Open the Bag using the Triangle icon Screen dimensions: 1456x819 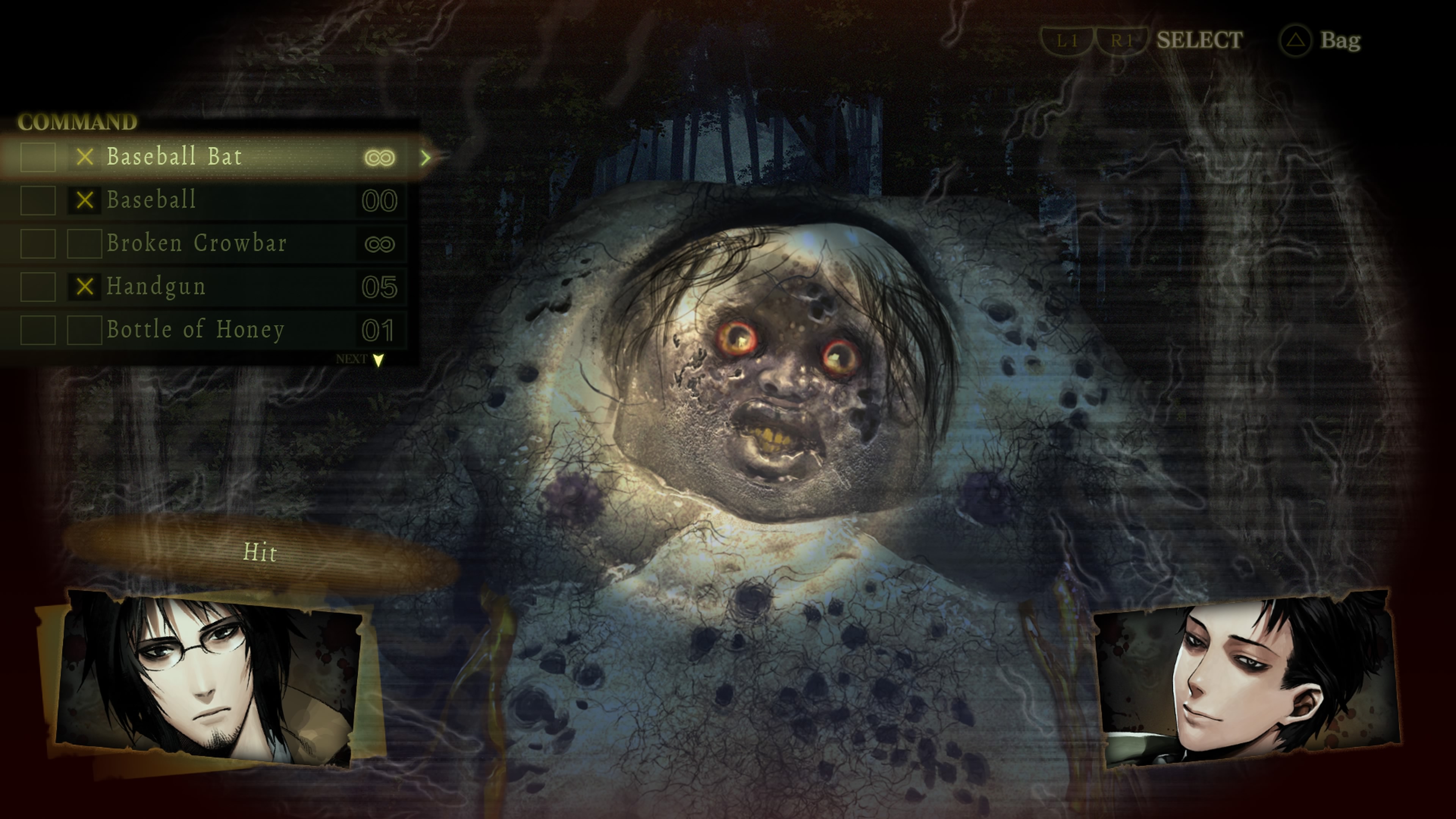coord(1296,41)
